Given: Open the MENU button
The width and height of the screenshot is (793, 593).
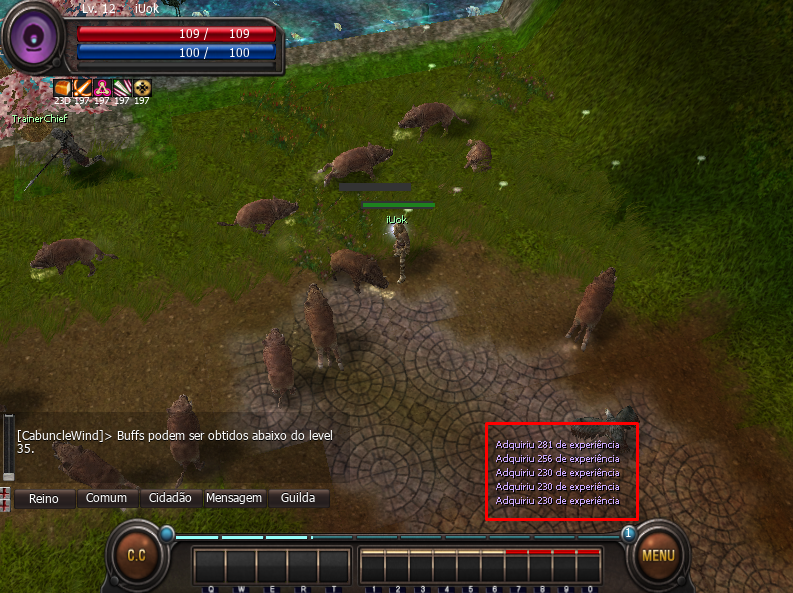Looking at the screenshot, I should click(657, 556).
